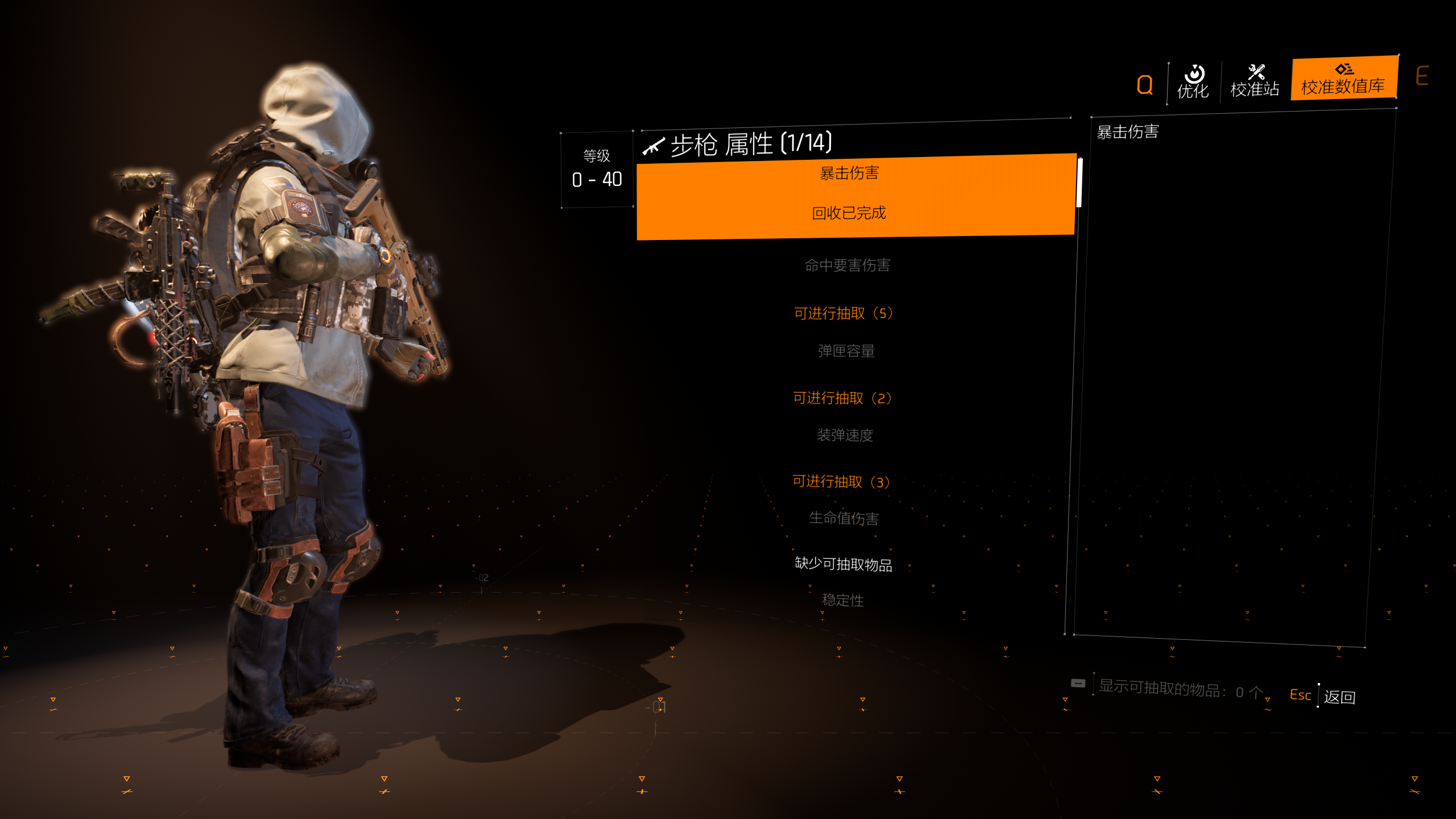
Task: Open the 校准站 tab
Action: [1255, 81]
